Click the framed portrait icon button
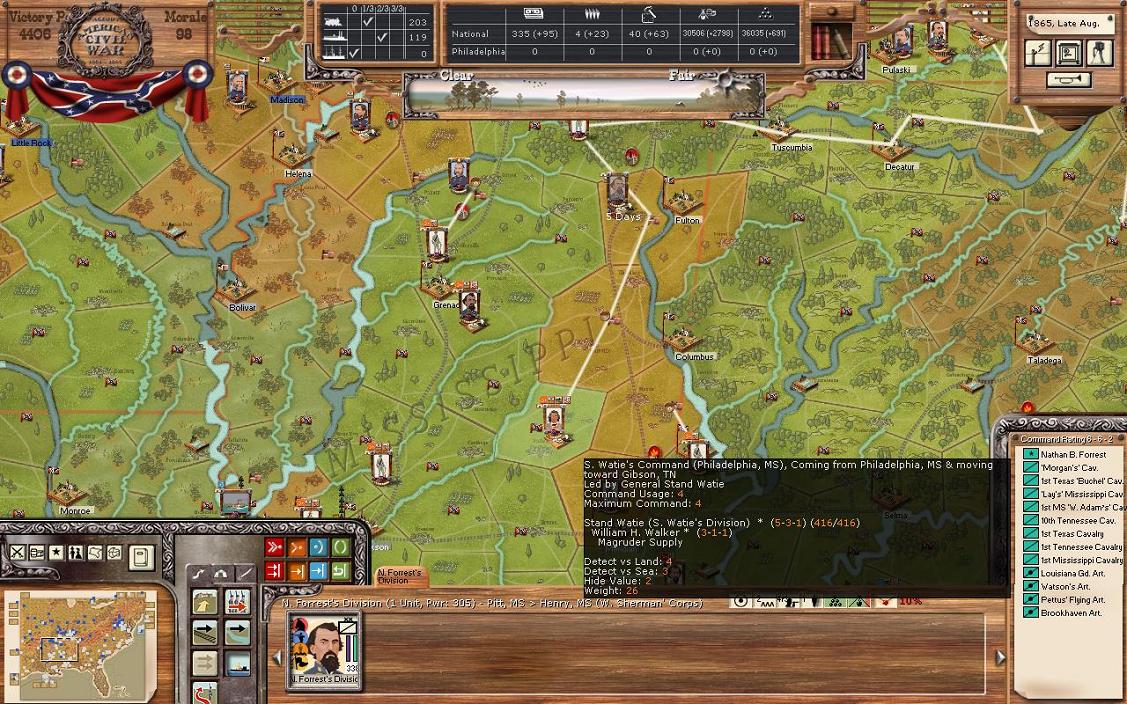The height and width of the screenshot is (704, 1127). (x=1069, y=53)
